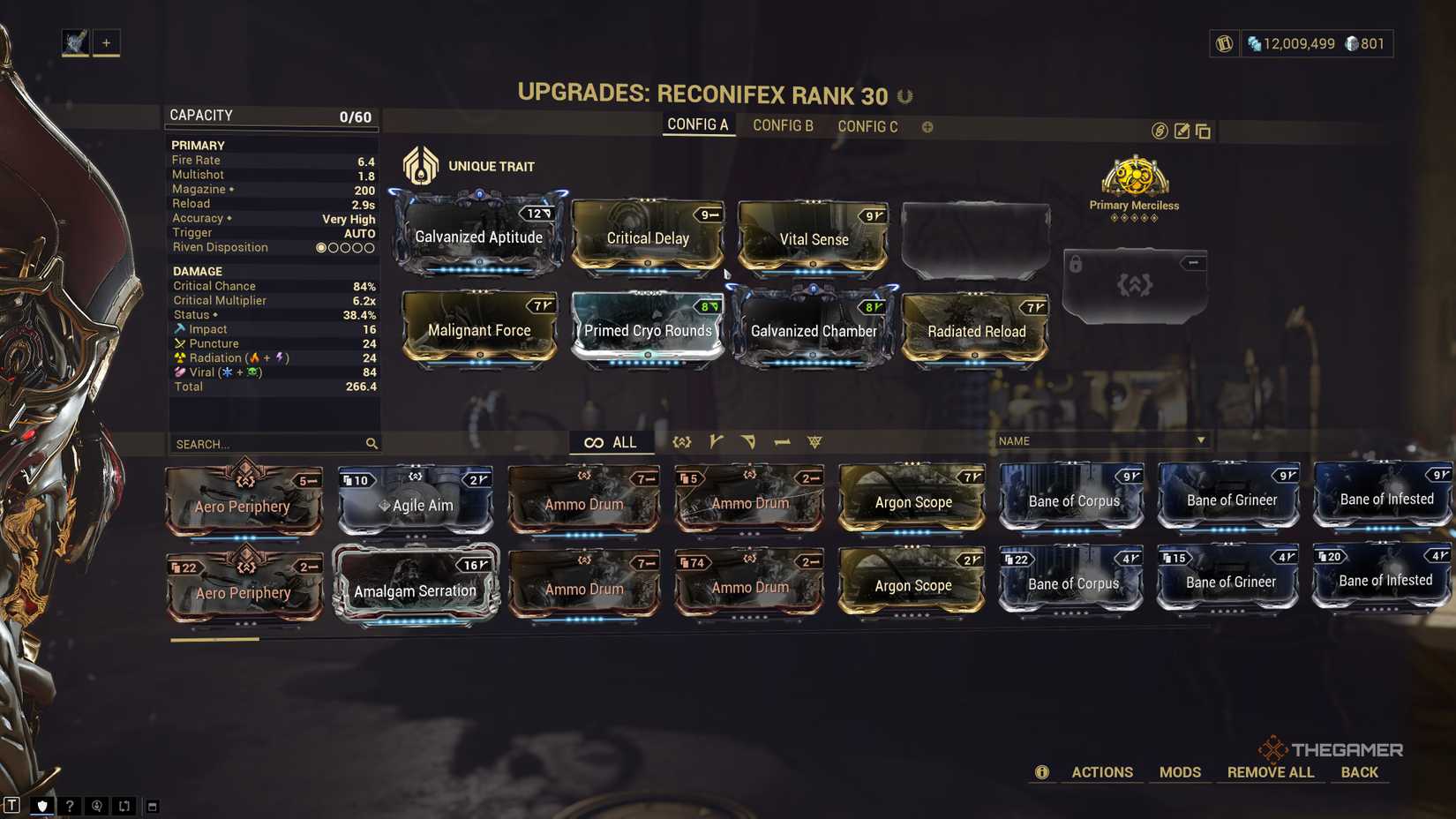Click the MODS button at bottom right
Image resolution: width=1456 pixels, height=819 pixels.
tap(1180, 772)
